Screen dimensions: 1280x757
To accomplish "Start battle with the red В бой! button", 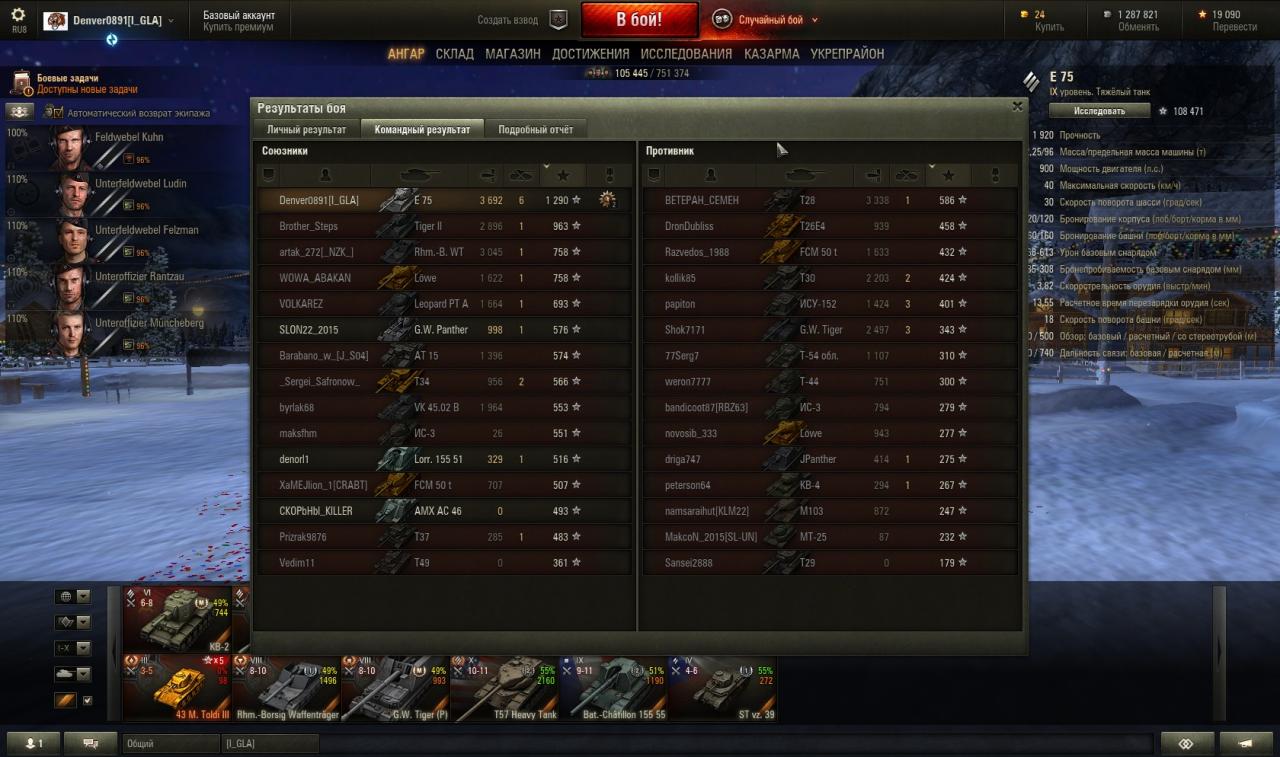I will [x=639, y=20].
